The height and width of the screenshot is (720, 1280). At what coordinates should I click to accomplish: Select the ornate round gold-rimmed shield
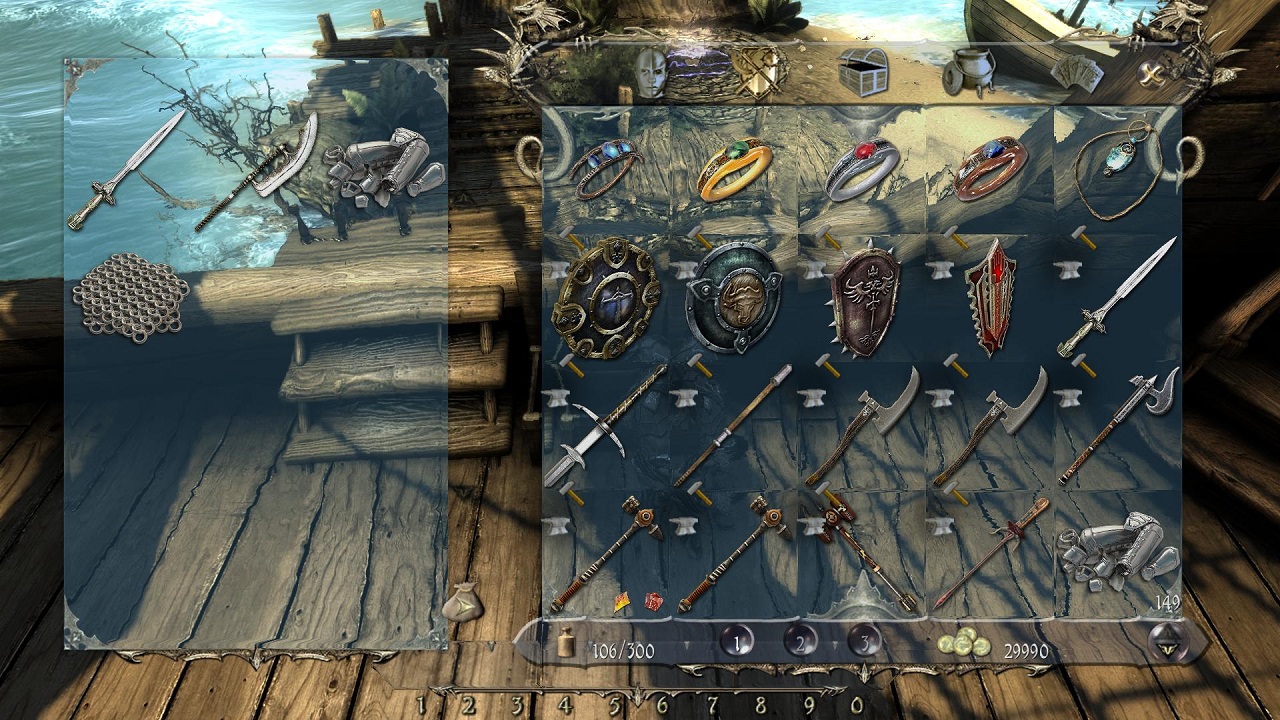tap(606, 297)
